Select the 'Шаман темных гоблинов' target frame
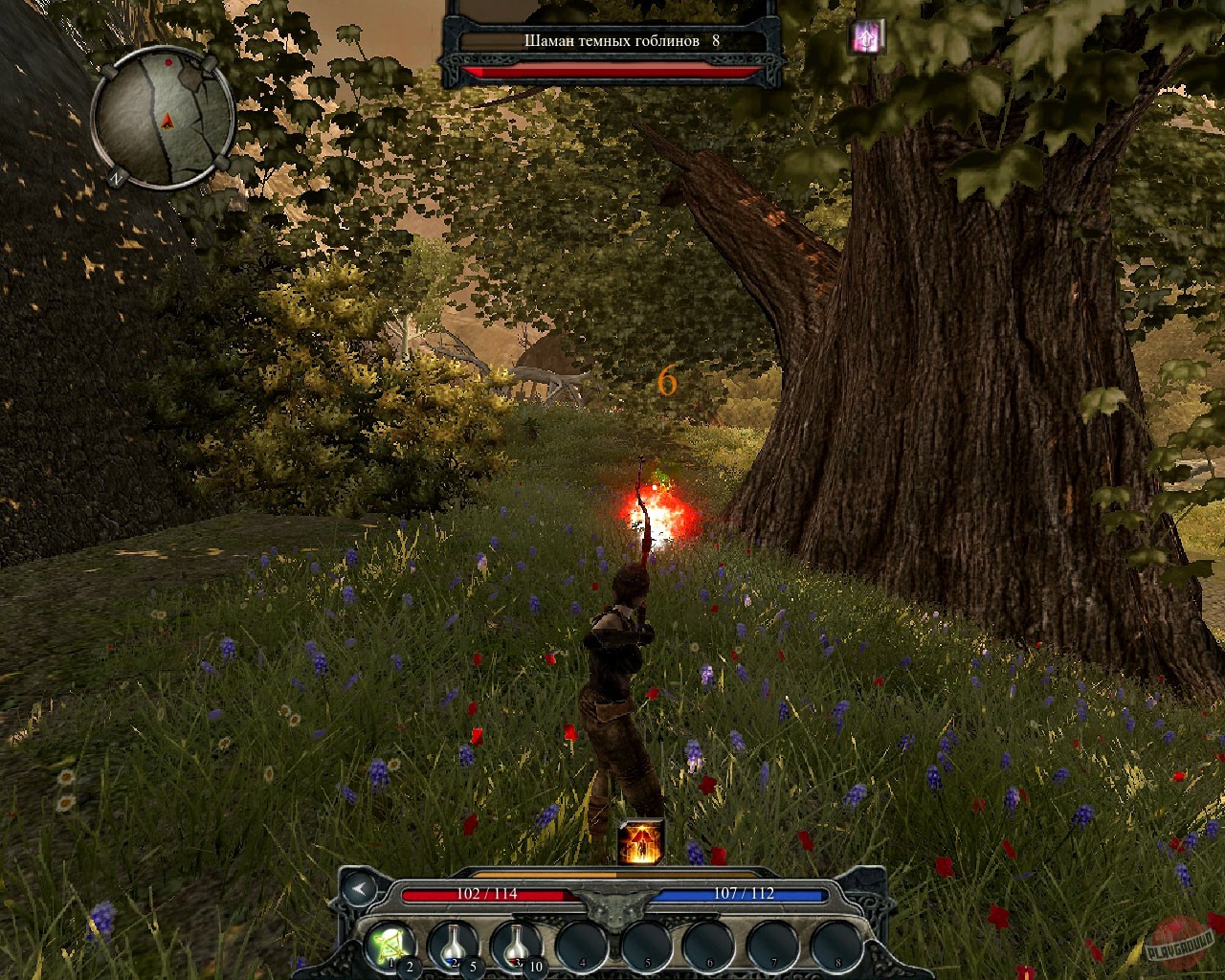Image resolution: width=1225 pixels, height=980 pixels. pos(612,41)
